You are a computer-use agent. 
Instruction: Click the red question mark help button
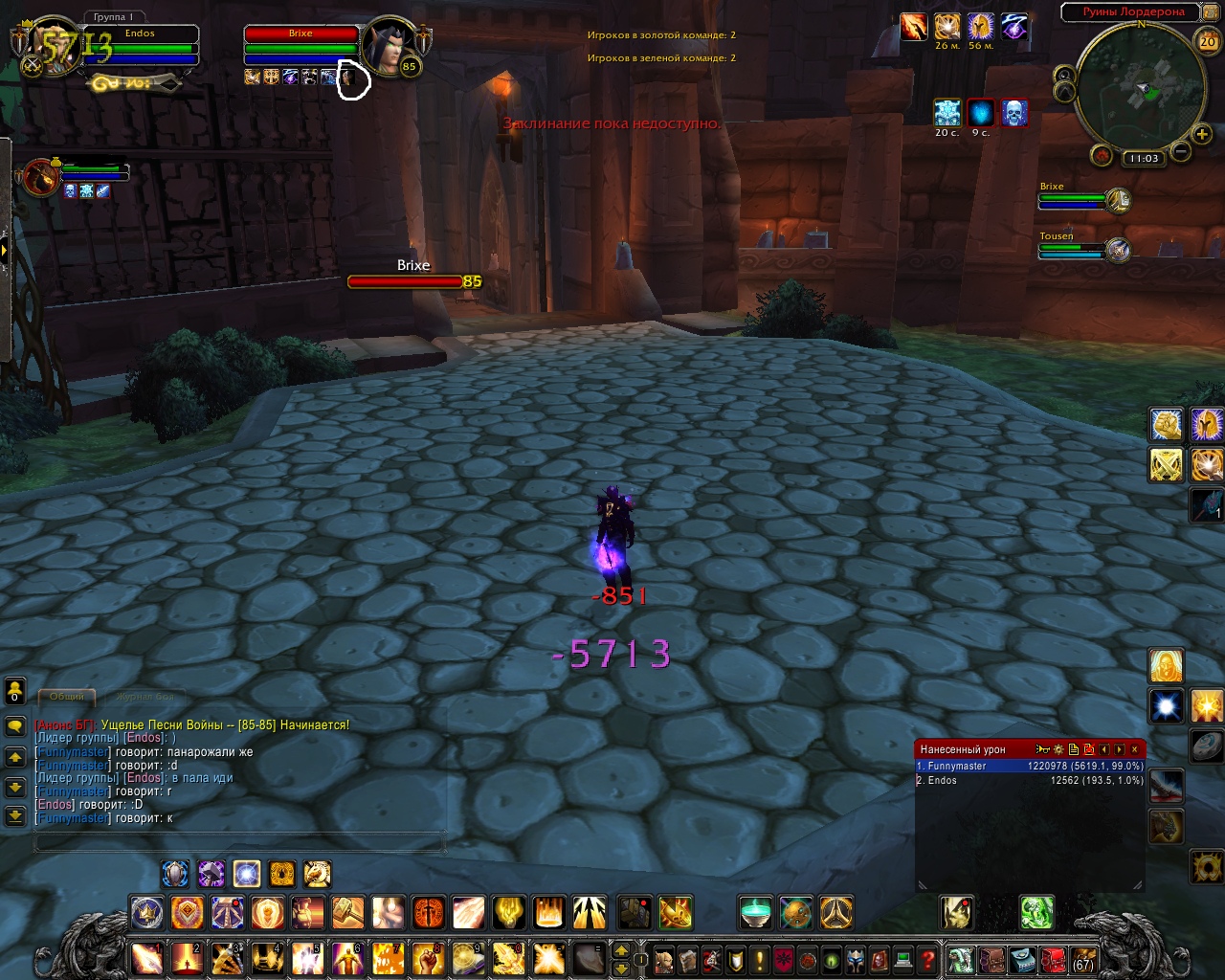(x=927, y=959)
